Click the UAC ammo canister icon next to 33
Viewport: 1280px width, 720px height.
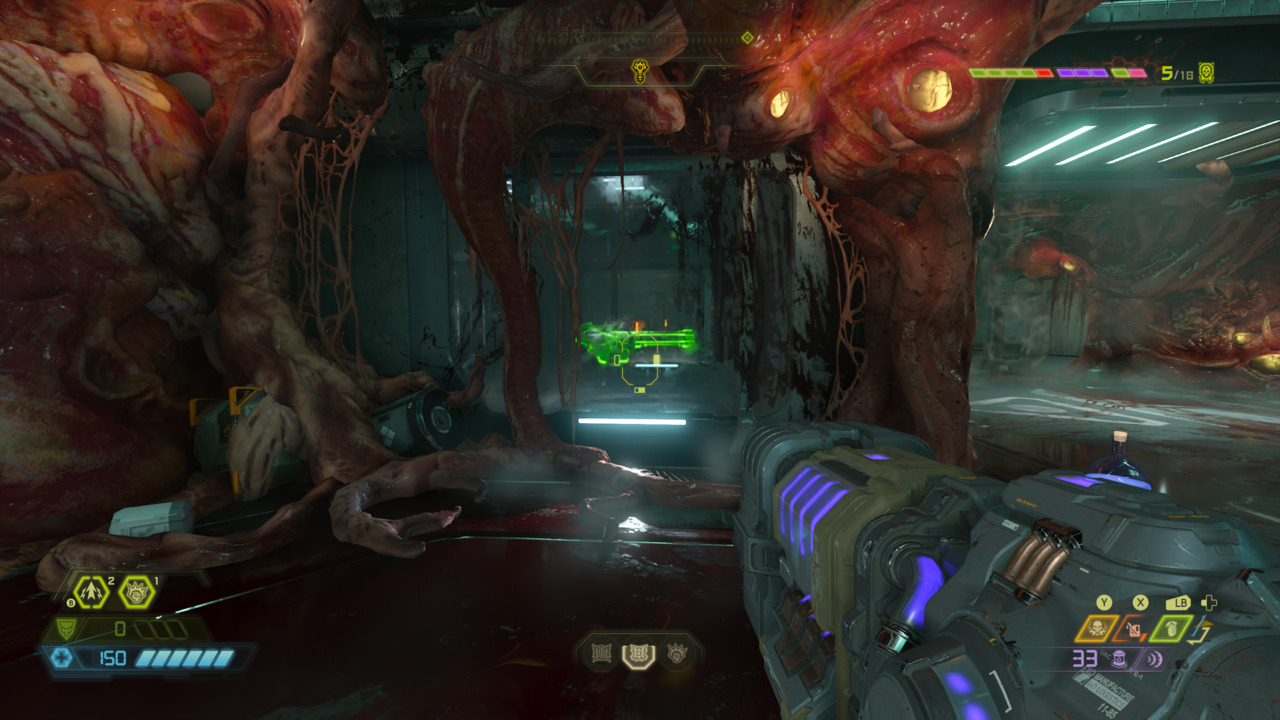pos(1120,660)
